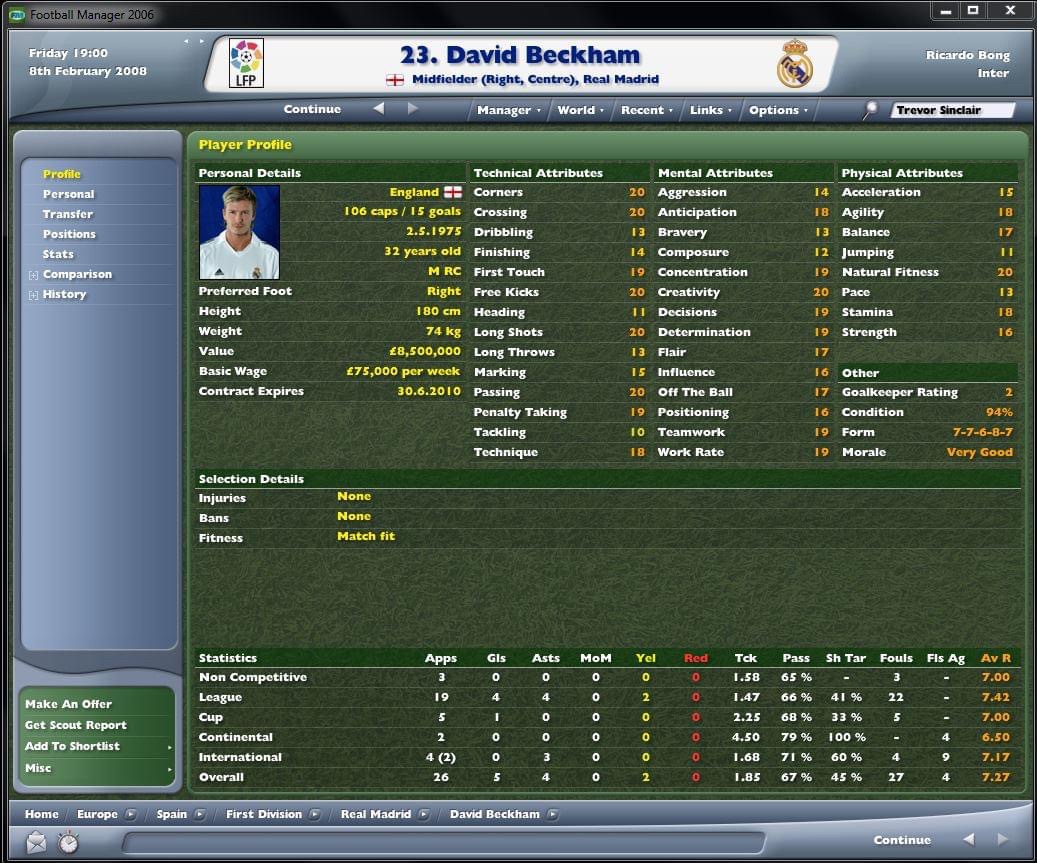Viewport: 1037px width, 863px height.
Task: Open the Transfer section
Action: click(x=68, y=214)
